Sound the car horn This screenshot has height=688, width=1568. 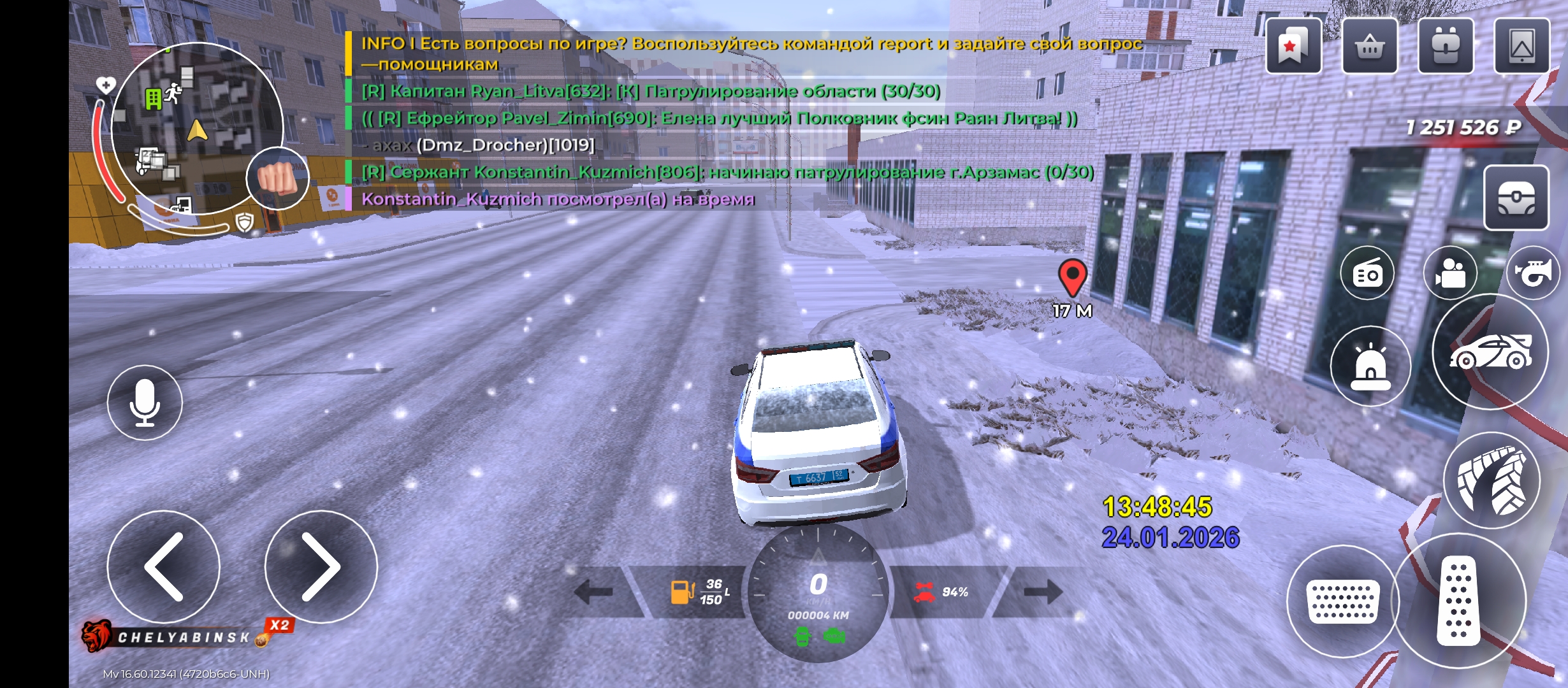tap(1533, 273)
